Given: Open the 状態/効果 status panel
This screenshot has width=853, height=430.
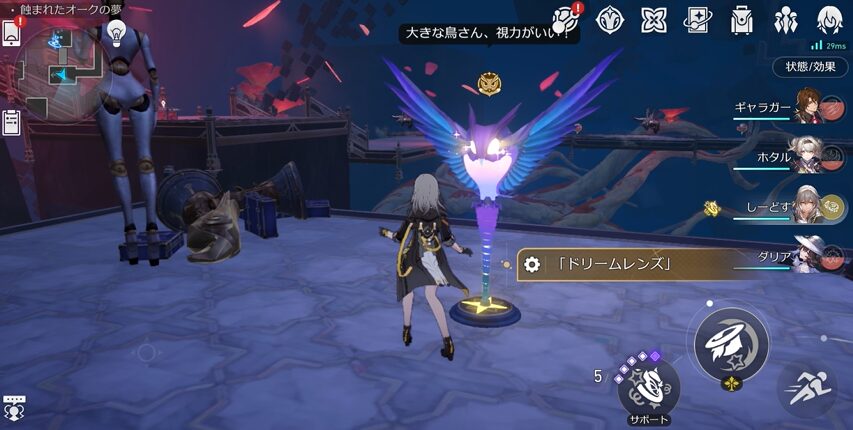Looking at the screenshot, I should 810,67.
